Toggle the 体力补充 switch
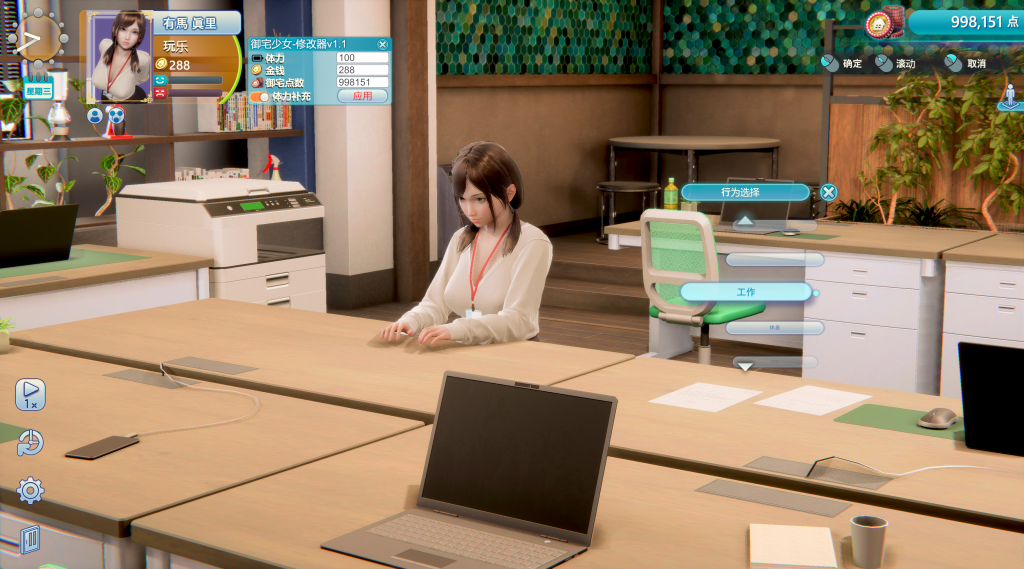Screen dimensions: 1024x569 click(x=260, y=97)
